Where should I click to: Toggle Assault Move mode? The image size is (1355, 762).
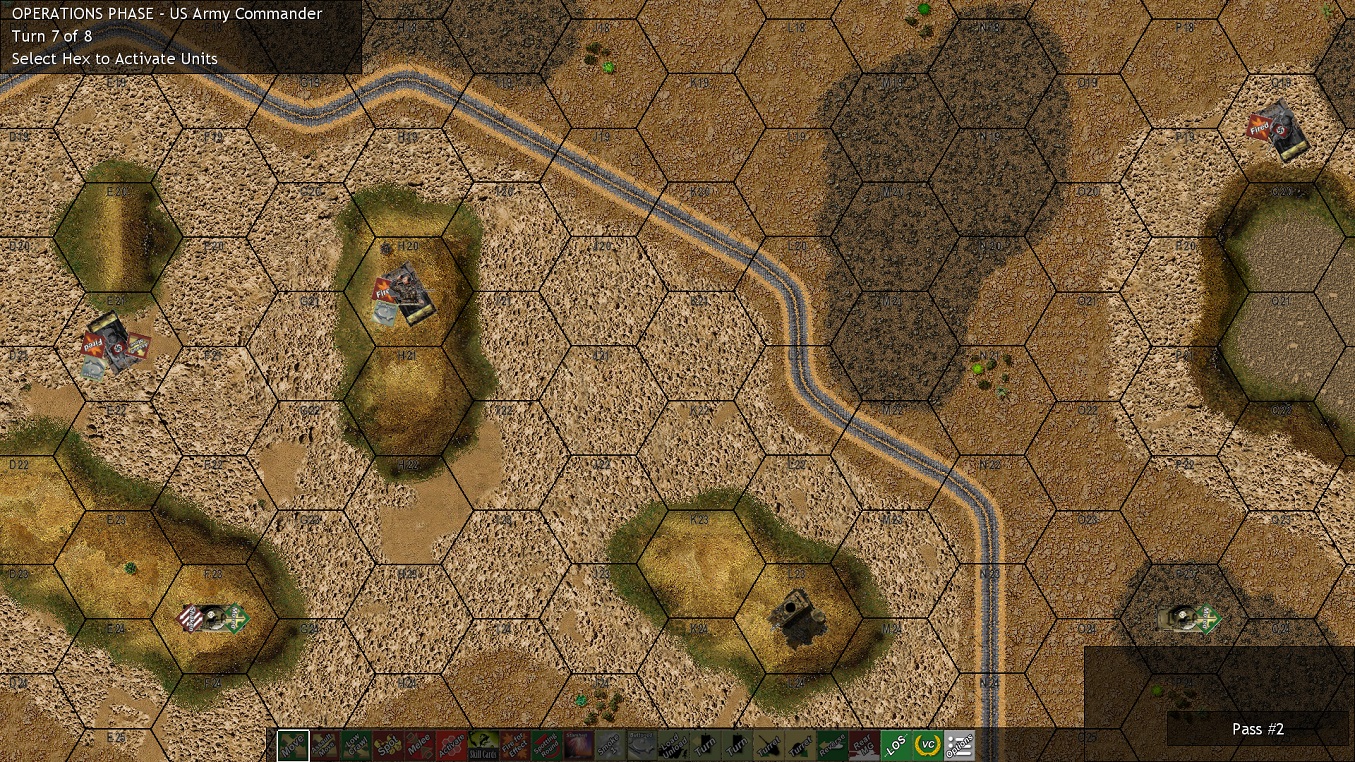click(x=324, y=746)
